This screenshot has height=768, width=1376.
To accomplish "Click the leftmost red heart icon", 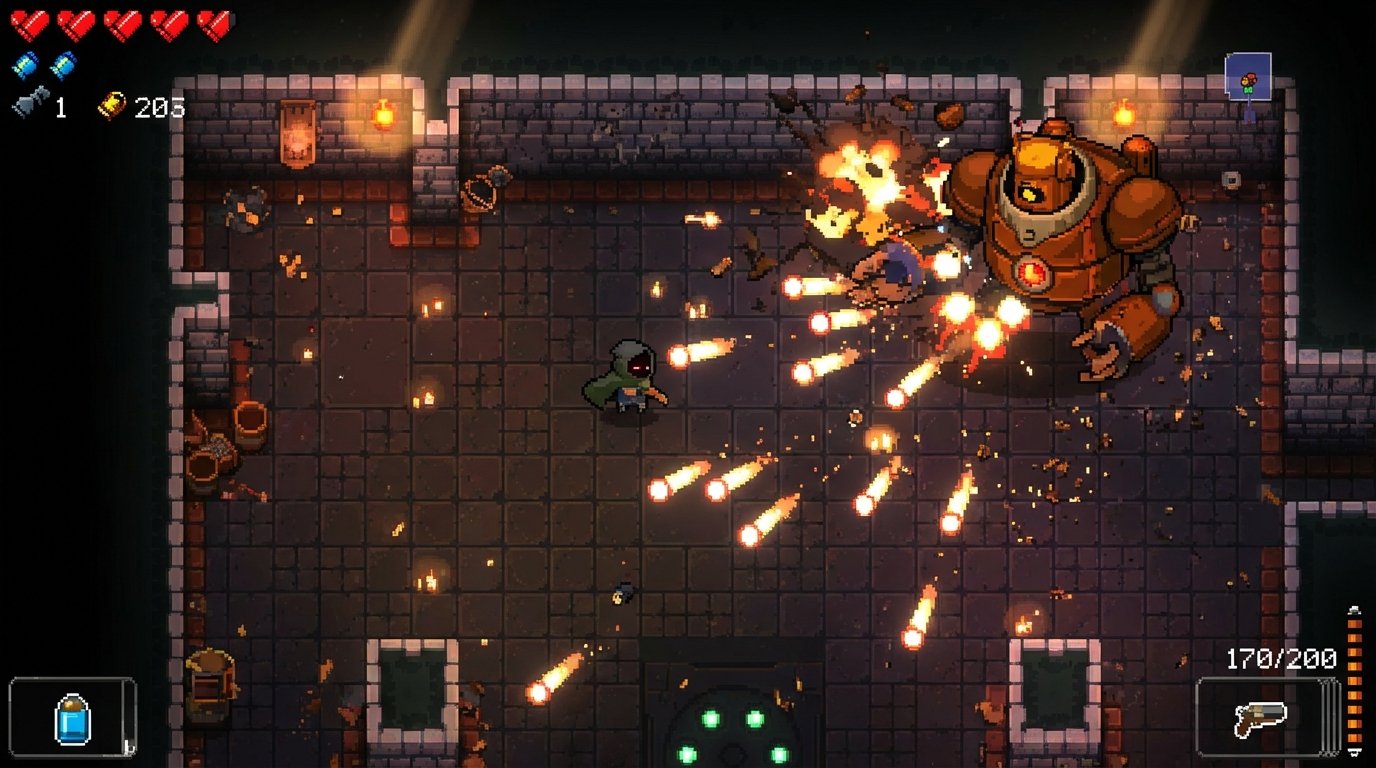I will [x=28, y=23].
